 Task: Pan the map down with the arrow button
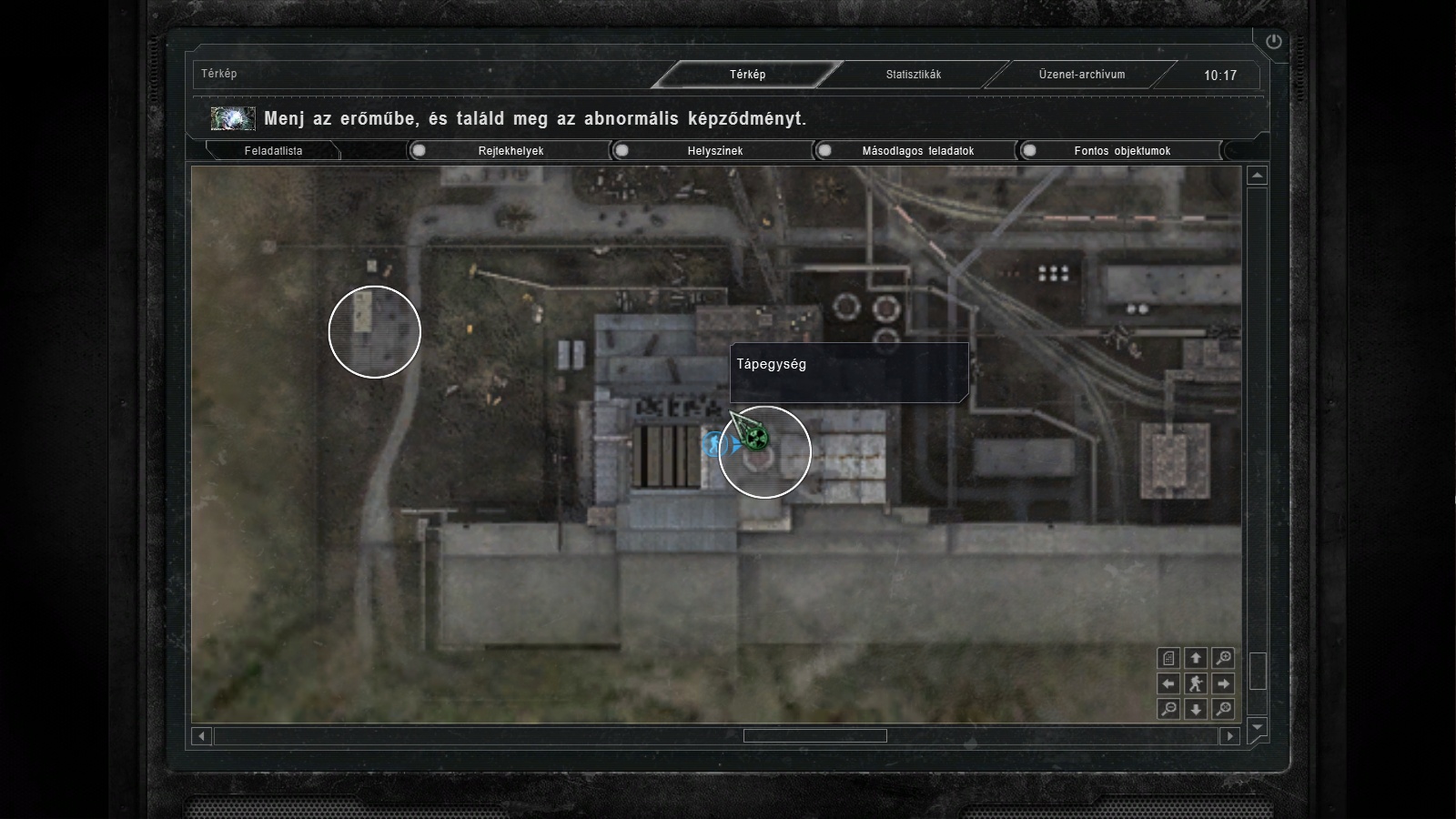(x=1196, y=709)
